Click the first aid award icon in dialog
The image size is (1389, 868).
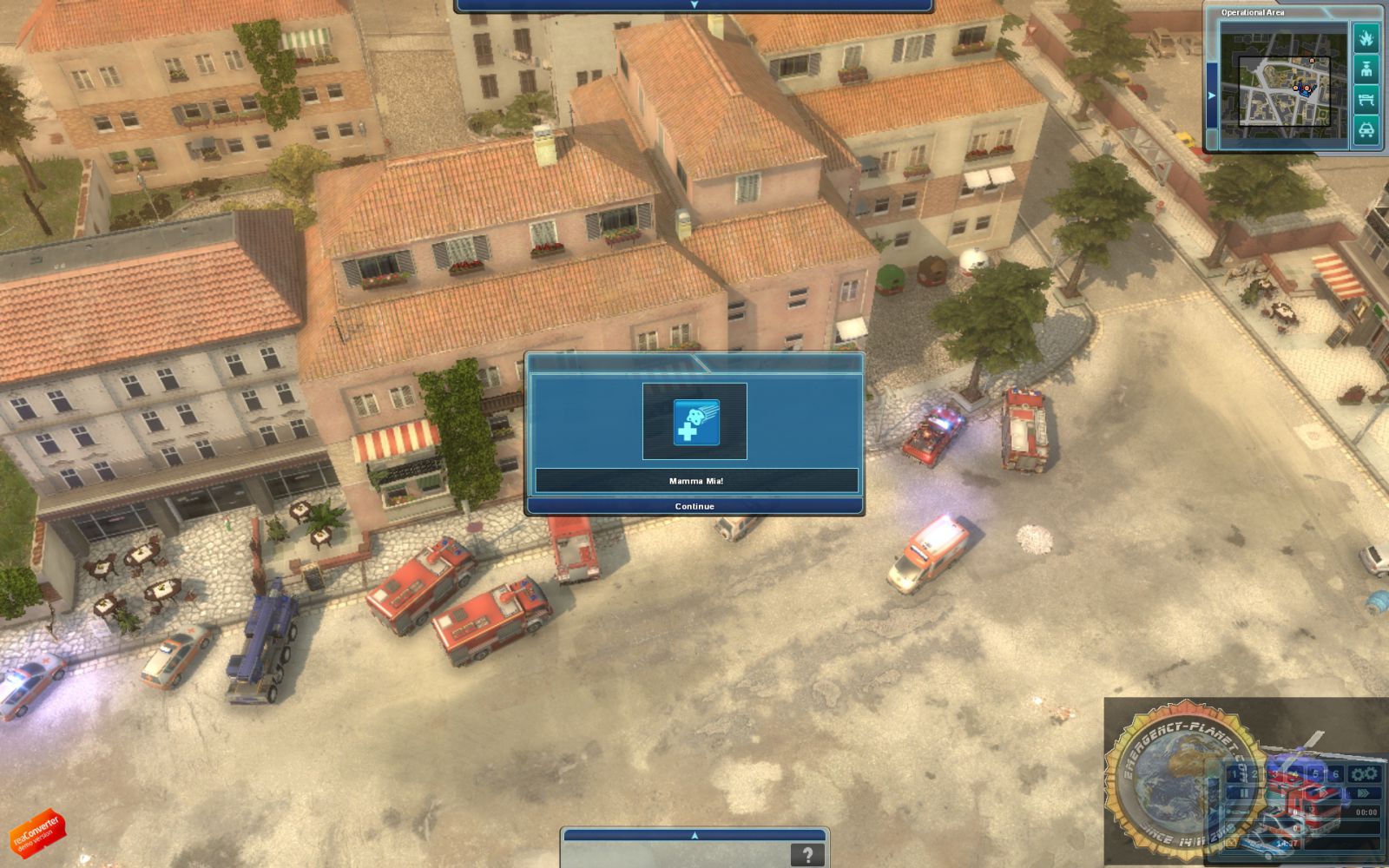696,422
